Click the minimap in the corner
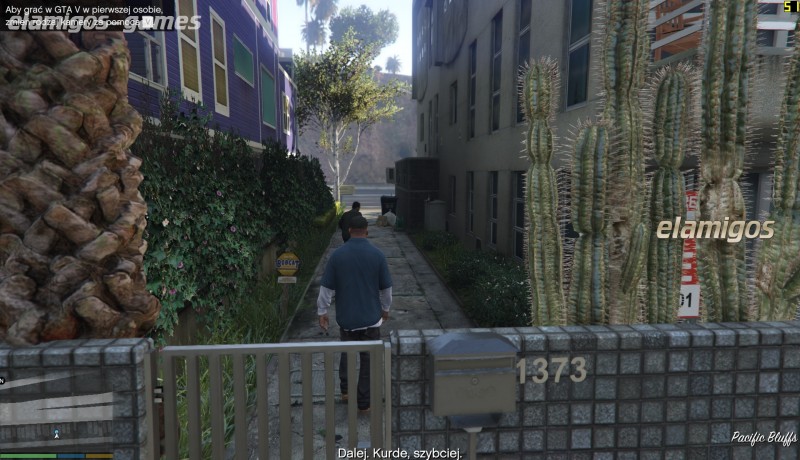The height and width of the screenshot is (460, 800). pos(55,412)
